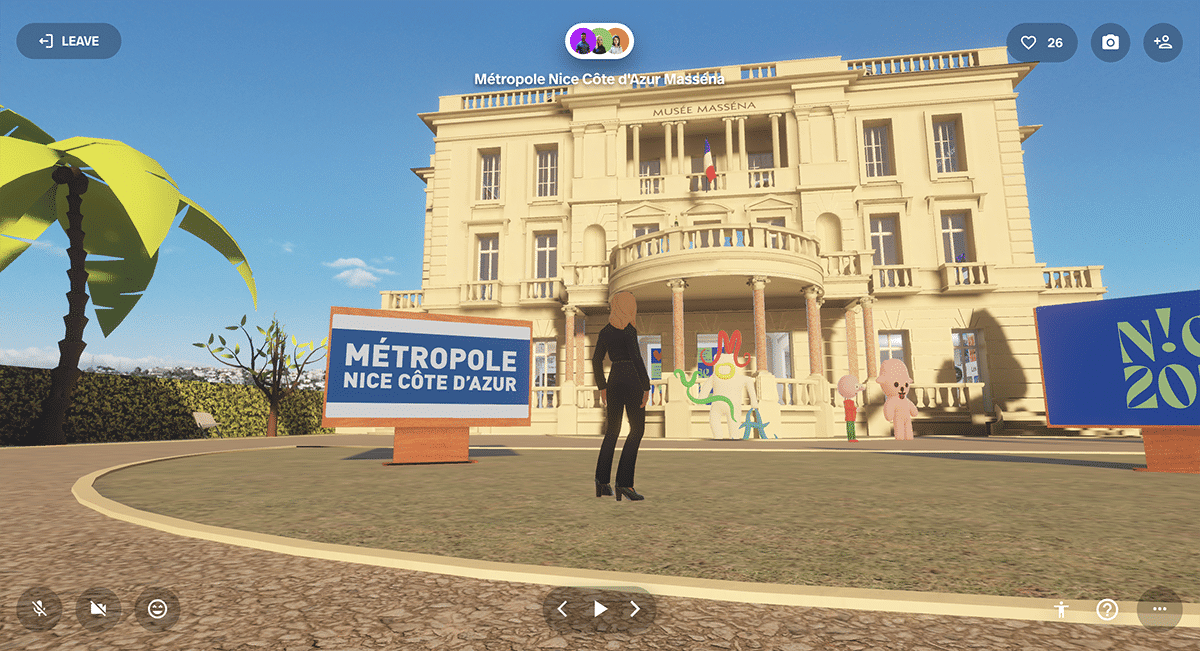Go to the next viewpoint arrow

[635, 608]
